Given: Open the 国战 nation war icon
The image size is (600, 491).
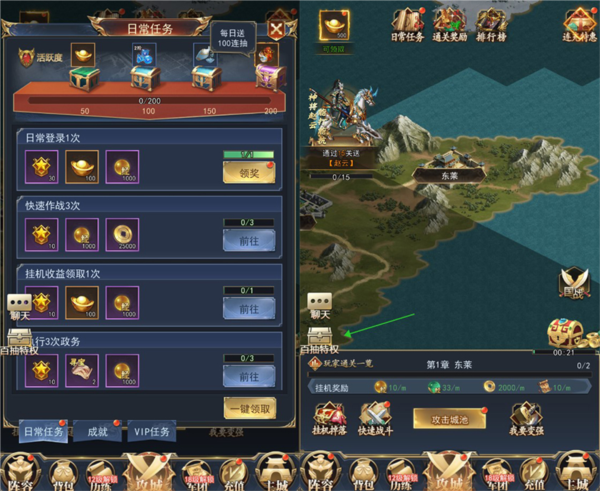Looking at the screenshot, I should tap(573, 284).
